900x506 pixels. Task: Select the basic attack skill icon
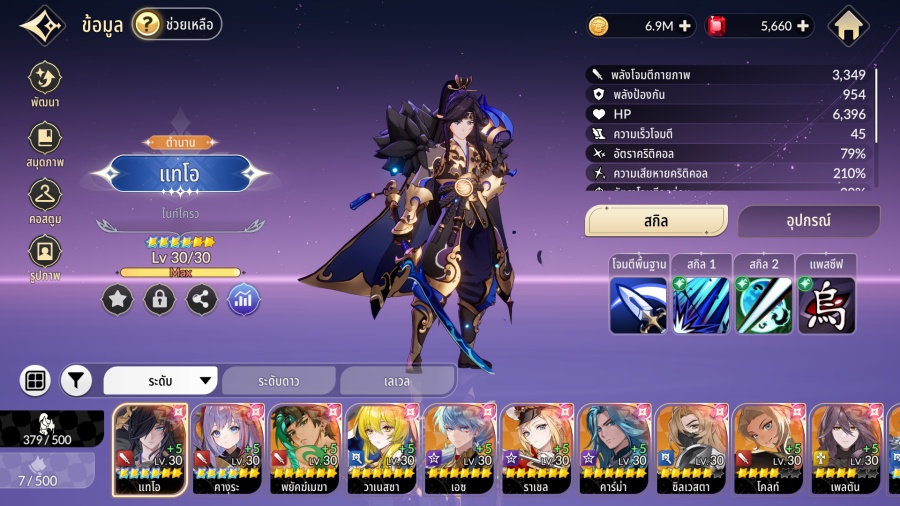[x=638, y=305]
